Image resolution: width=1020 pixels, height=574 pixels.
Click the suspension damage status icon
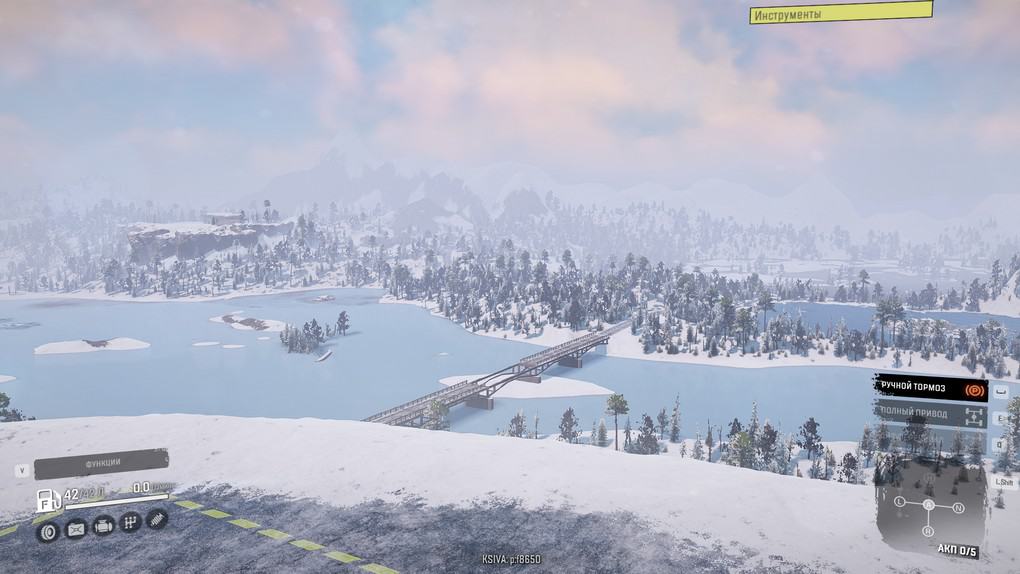(x=156, y=518)
